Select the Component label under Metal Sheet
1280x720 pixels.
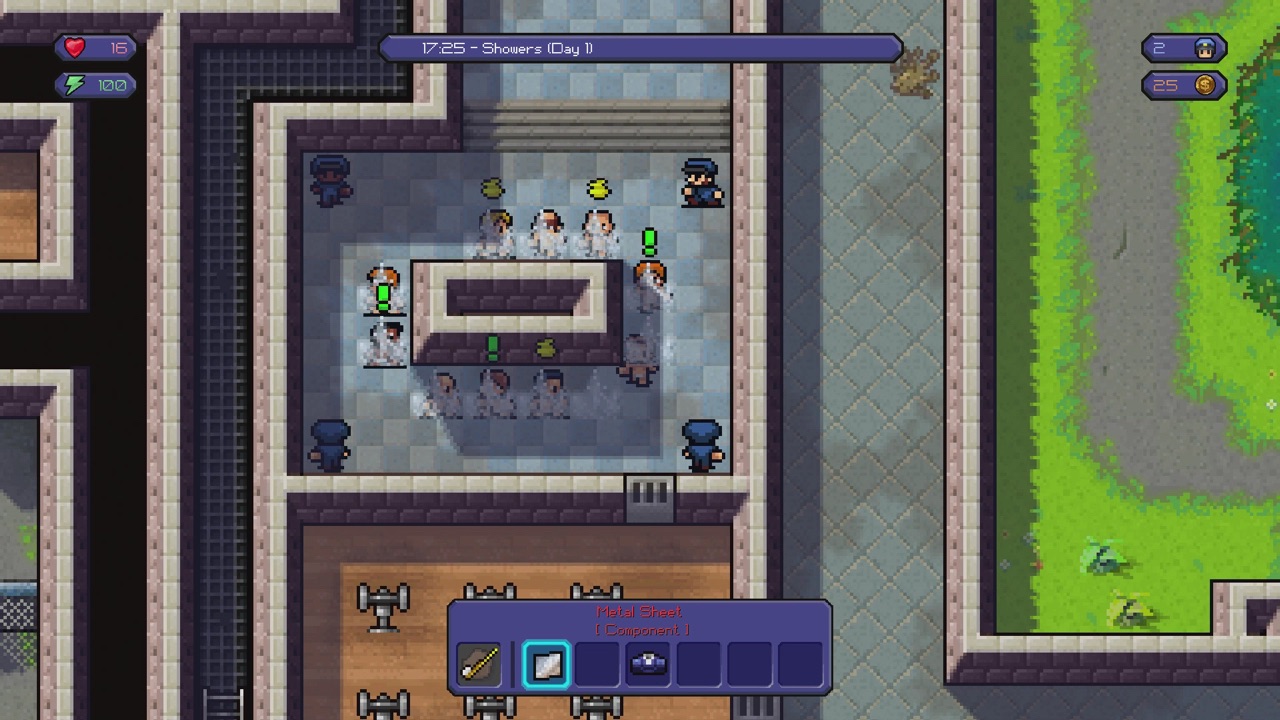click(x=640, y=630)
